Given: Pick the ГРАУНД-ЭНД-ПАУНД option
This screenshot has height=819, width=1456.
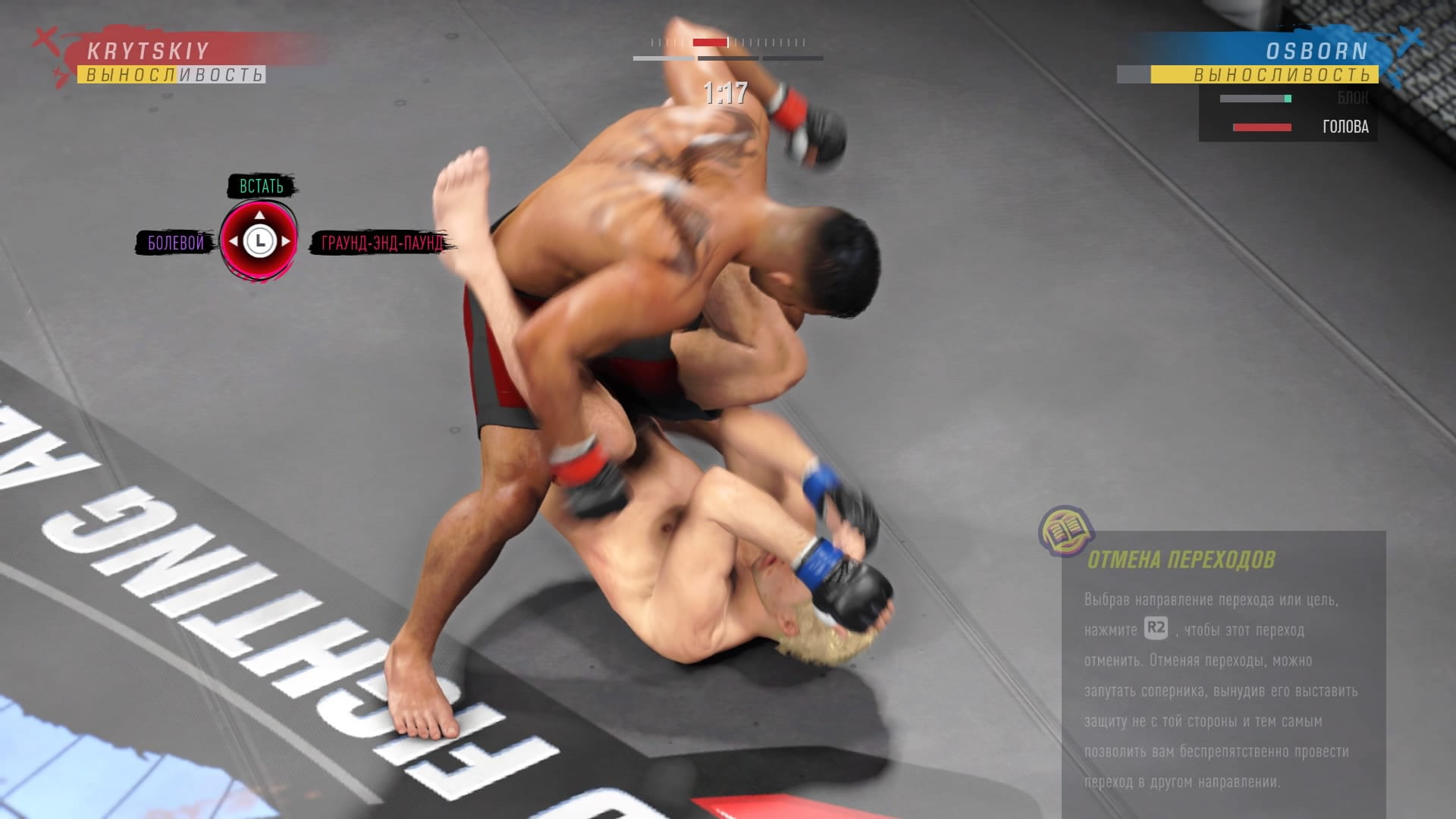Looking at the screenshot, I should (x=381, y=243).
